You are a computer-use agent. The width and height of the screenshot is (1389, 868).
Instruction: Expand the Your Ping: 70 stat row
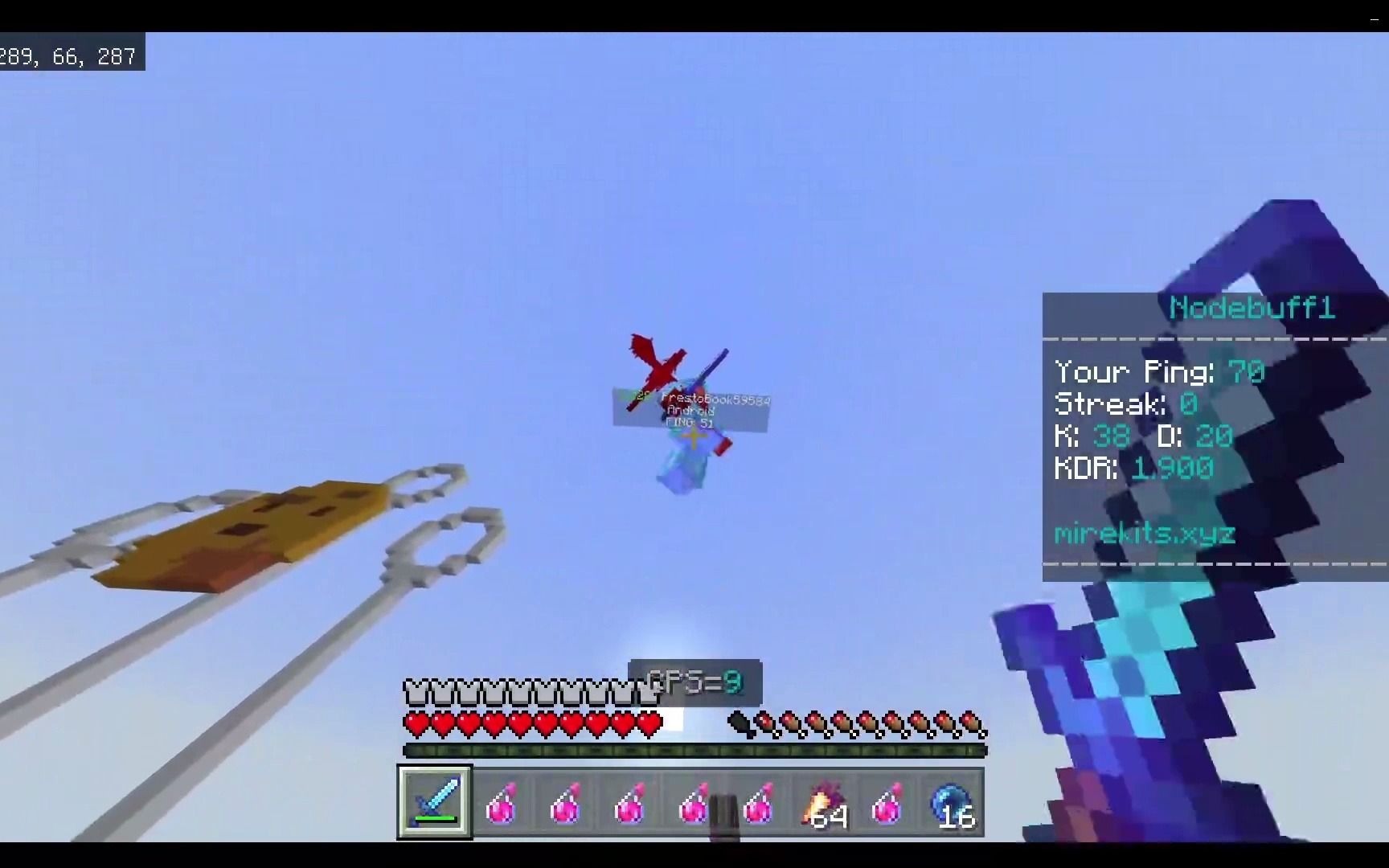(x=1158, y=371)
